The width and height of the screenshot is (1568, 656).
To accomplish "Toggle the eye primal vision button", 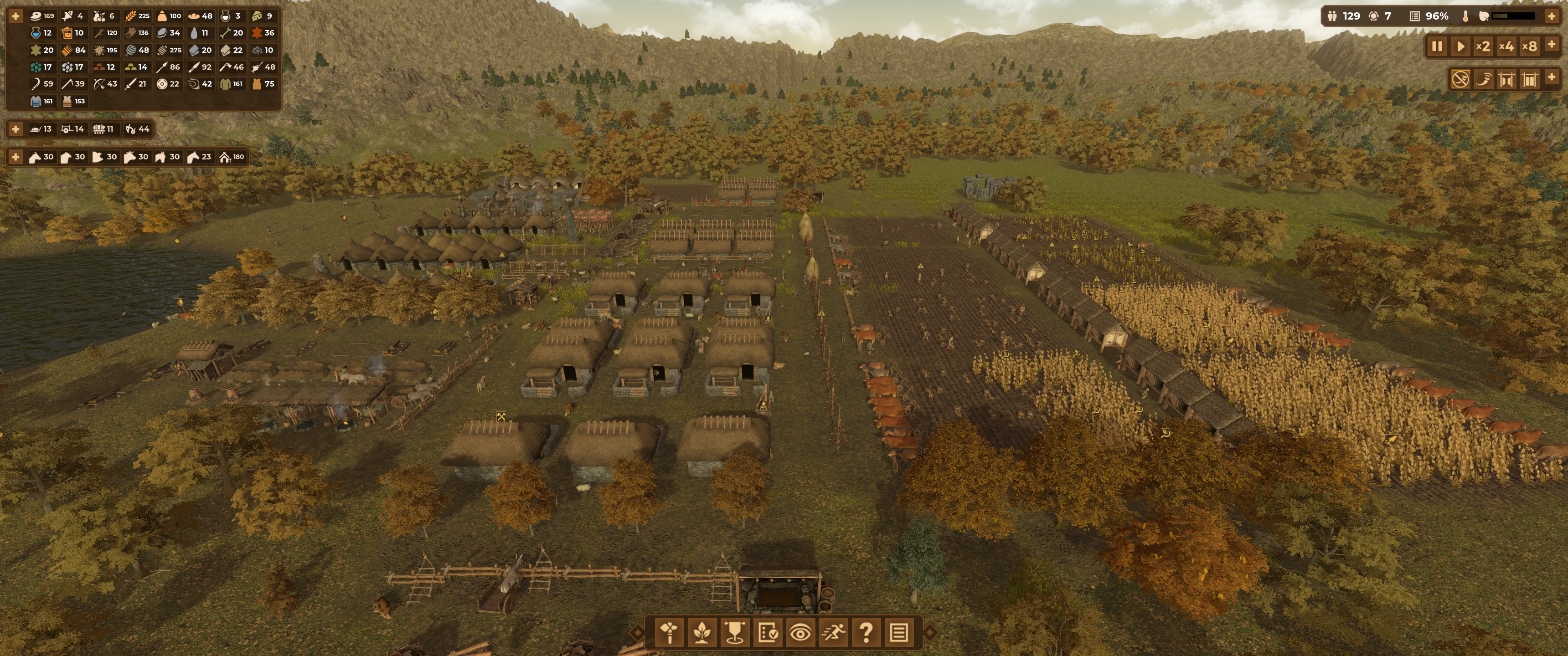I will (x=800, y=633).
